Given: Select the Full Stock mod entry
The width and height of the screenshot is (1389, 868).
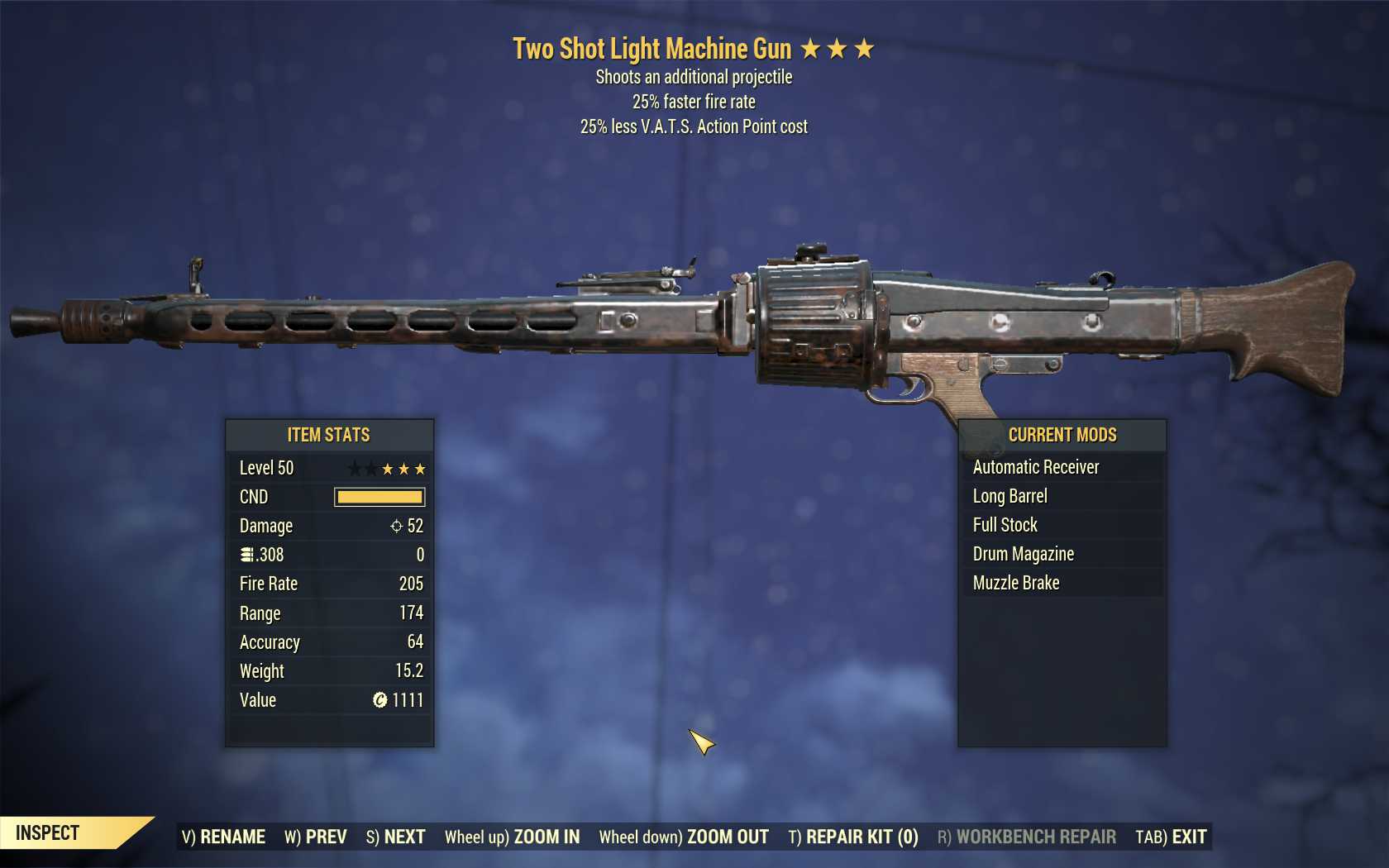Looking at the screenshot, I should (x=1004, y=525).
